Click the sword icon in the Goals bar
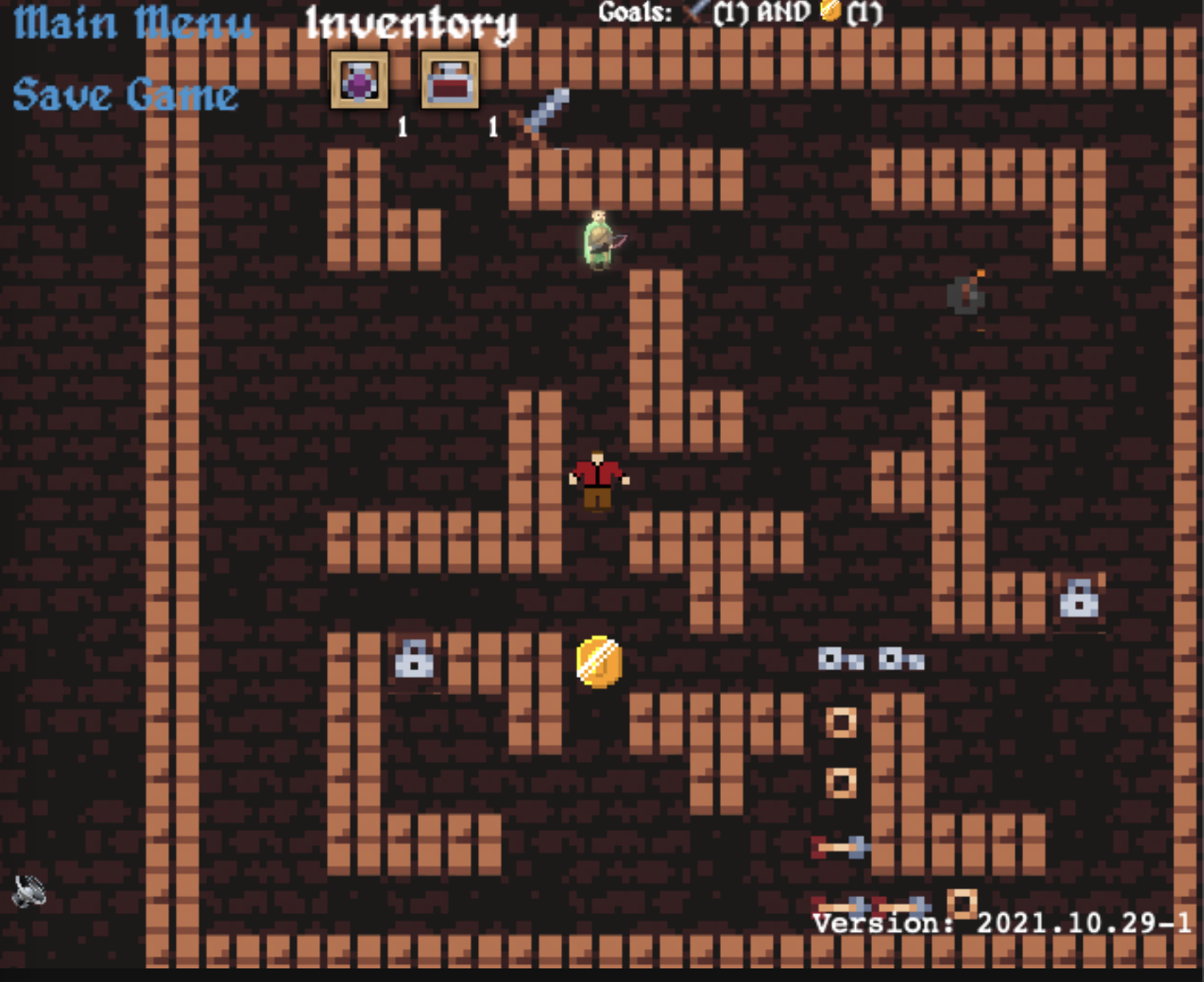This screenshot has width=1204, height=982. pos(696,12)
